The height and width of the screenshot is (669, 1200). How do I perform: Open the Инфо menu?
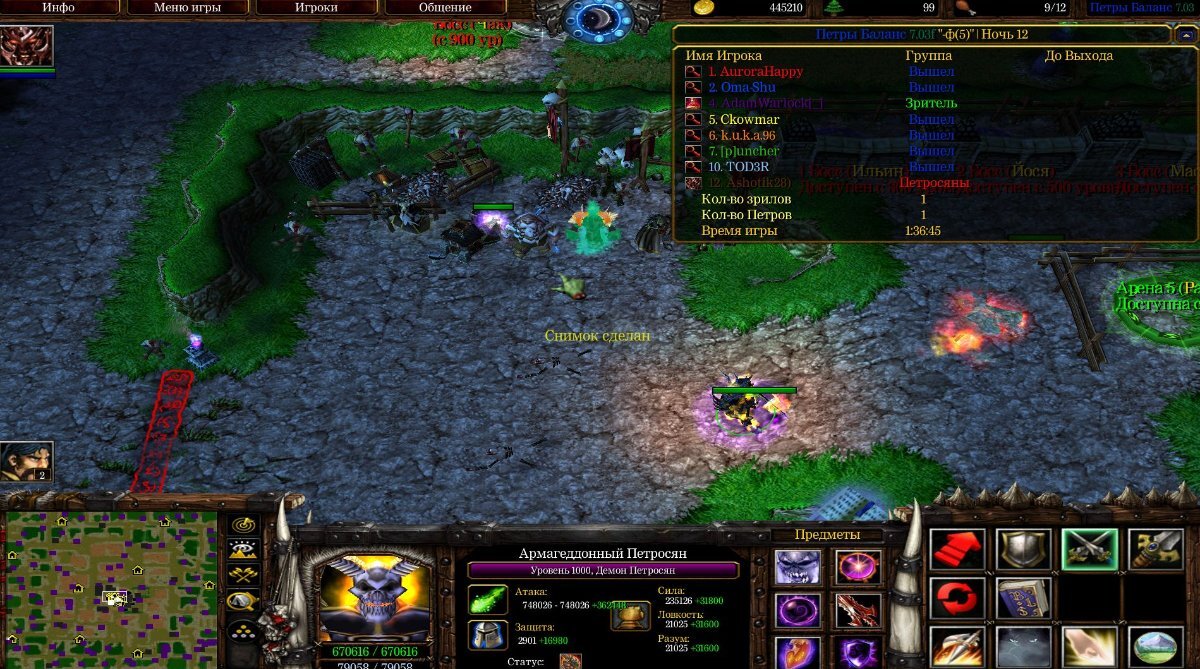click(58, 7)
